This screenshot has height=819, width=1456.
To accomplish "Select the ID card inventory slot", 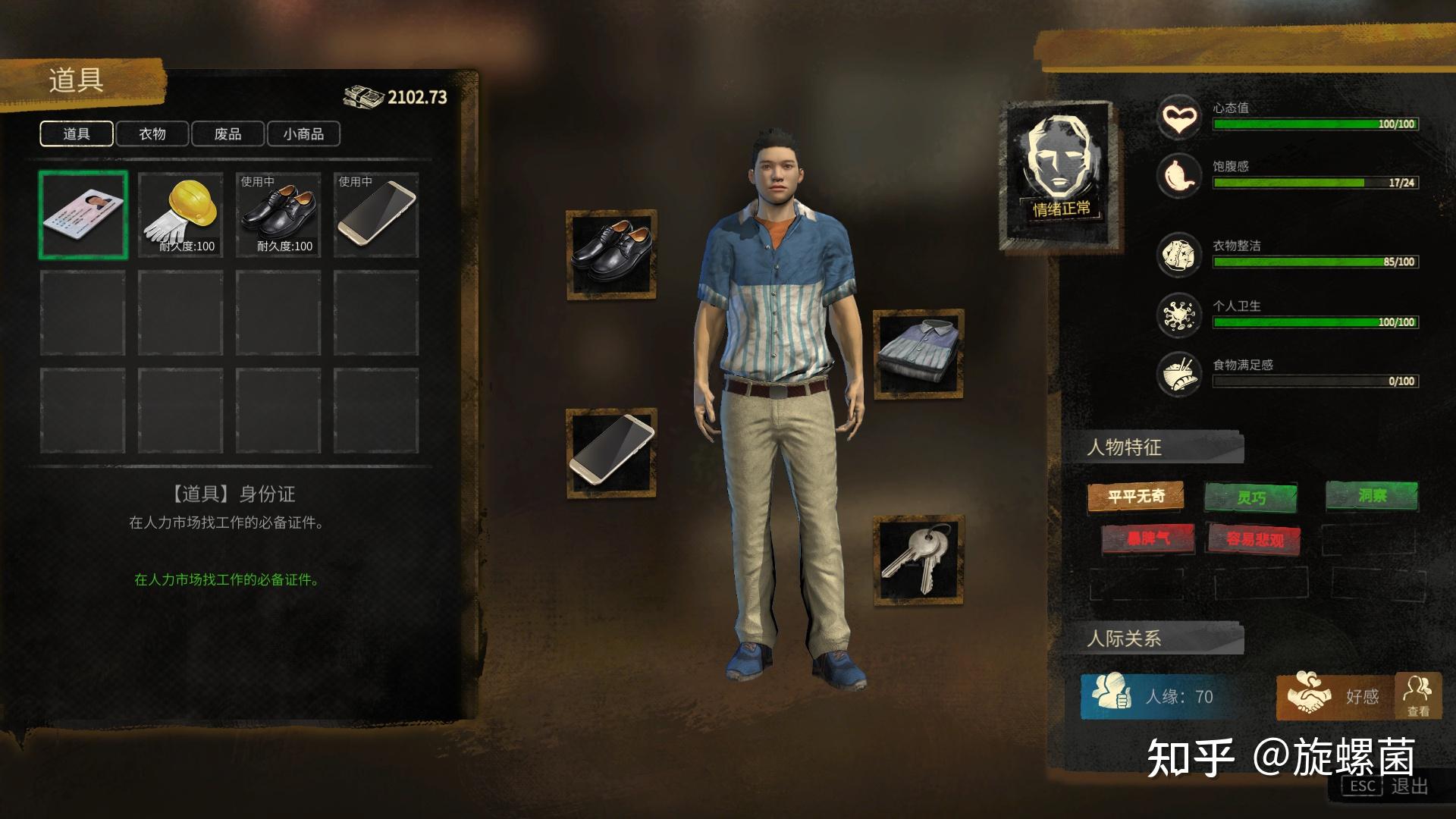I will [x=83, y=215].
